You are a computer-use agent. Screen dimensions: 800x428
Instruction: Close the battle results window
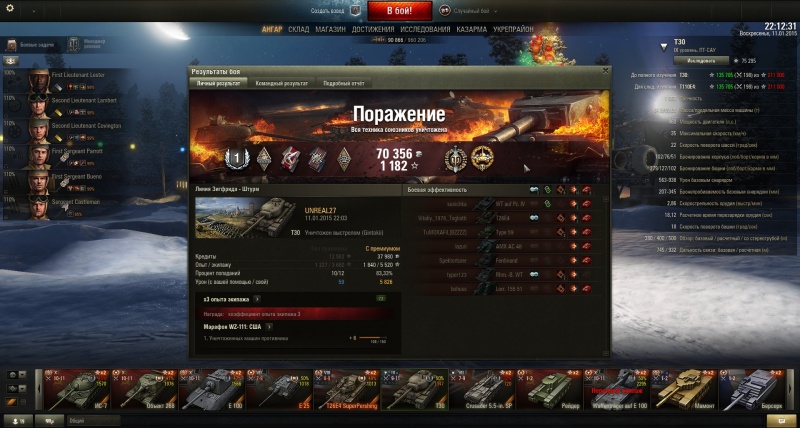coord(604,72)
